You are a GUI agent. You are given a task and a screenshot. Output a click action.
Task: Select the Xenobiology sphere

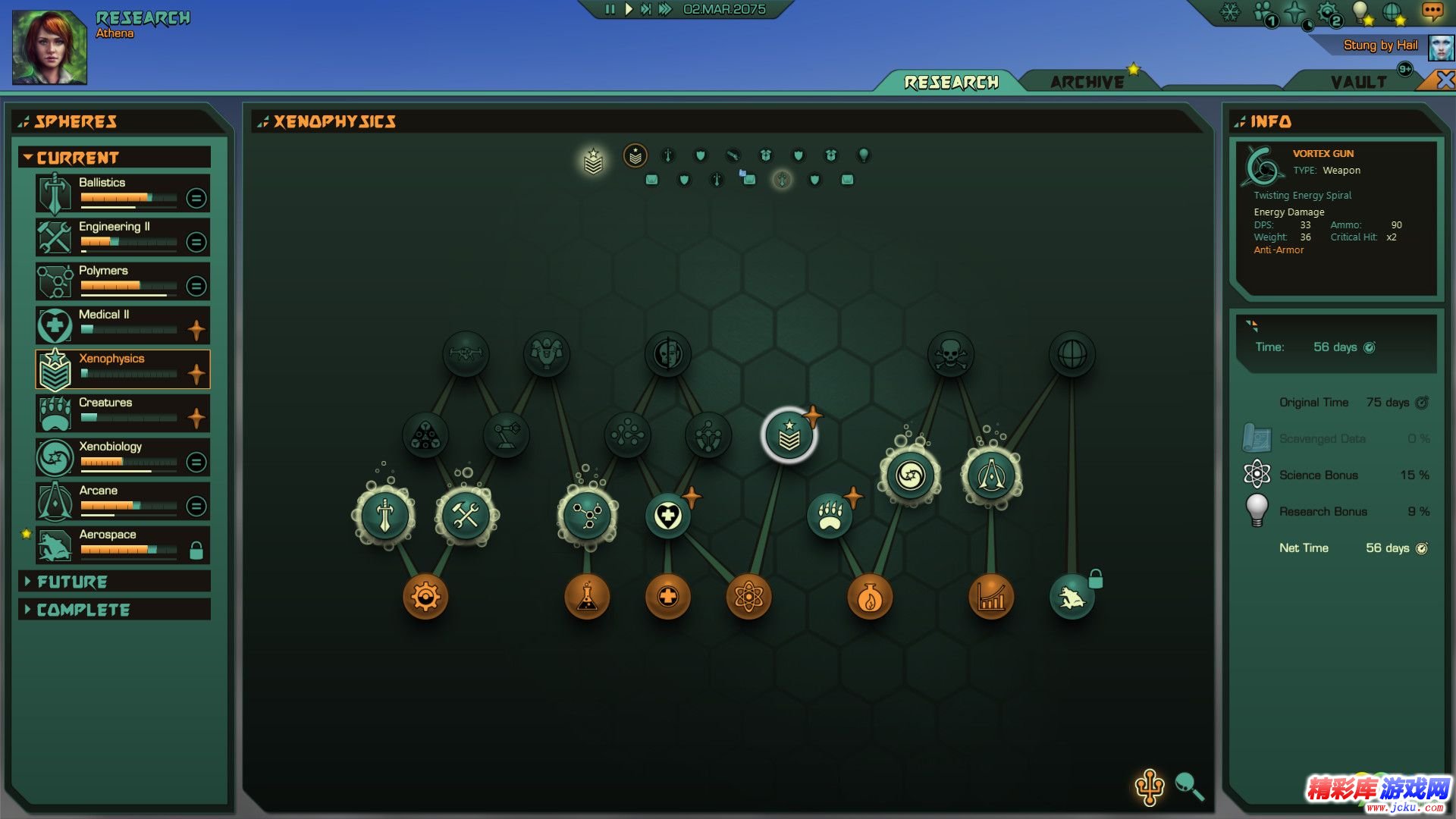(122, 457)
